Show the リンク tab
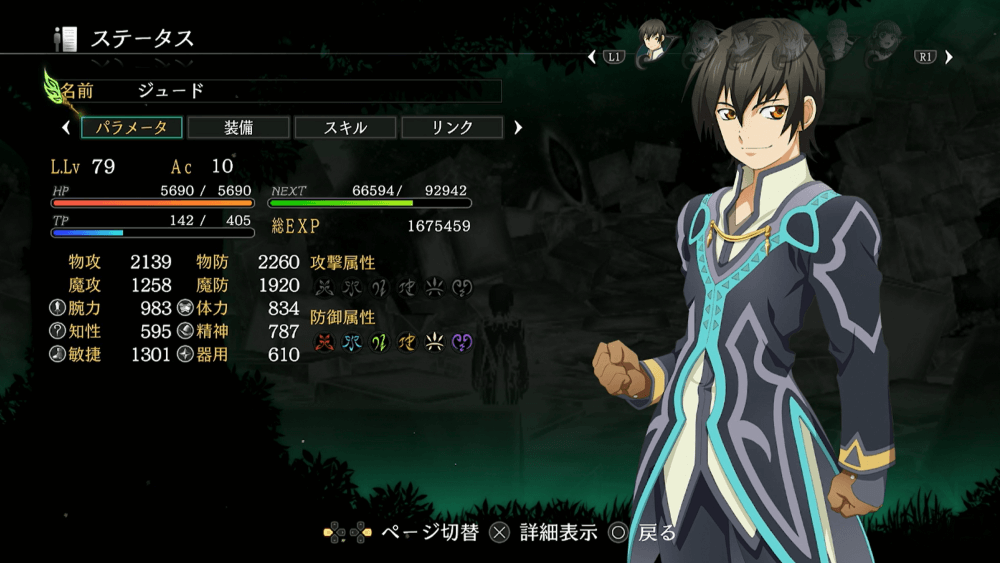Viewport: 1000px width, 563px height. click(x=452, y=128)
